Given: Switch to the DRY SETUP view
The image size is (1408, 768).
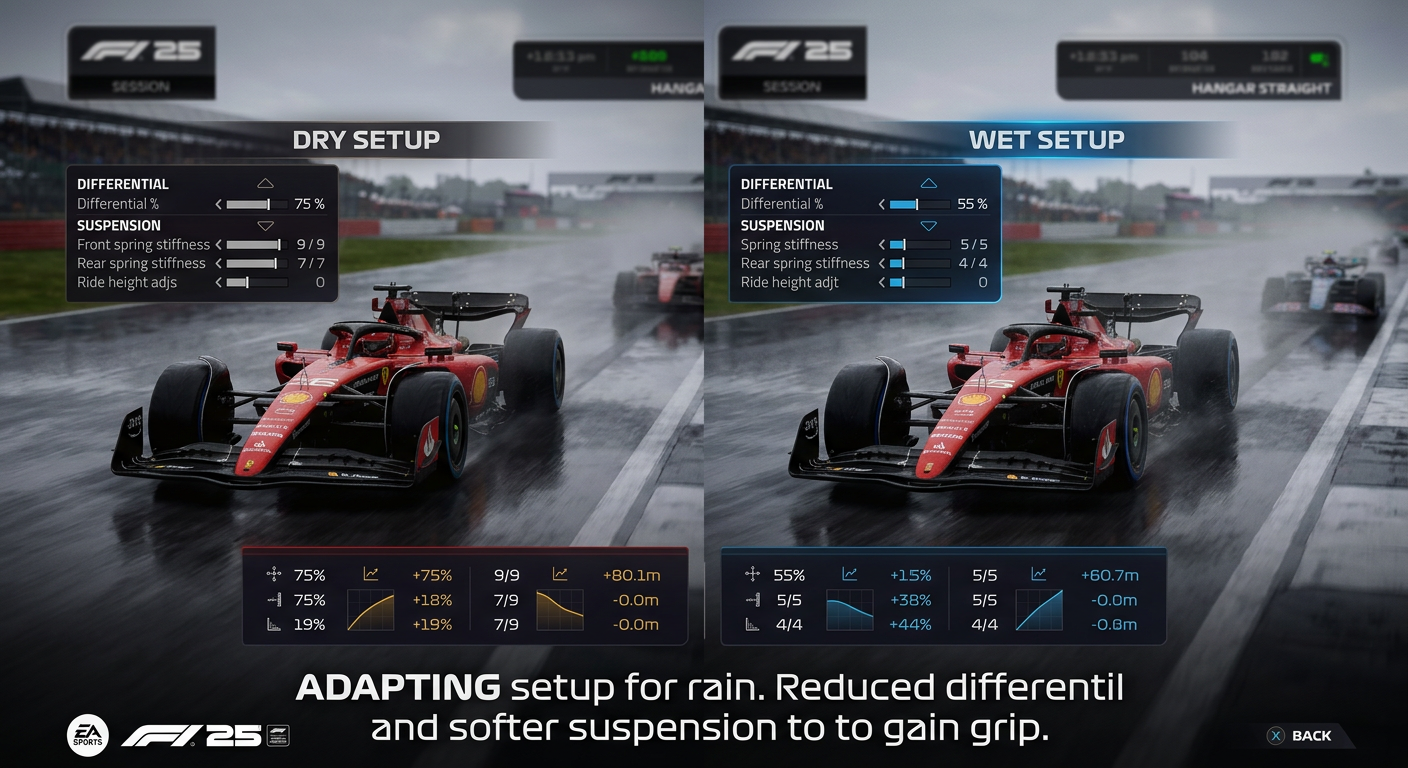Looking at the screenshot, I should pyautogui.click(x=367, y=140).
